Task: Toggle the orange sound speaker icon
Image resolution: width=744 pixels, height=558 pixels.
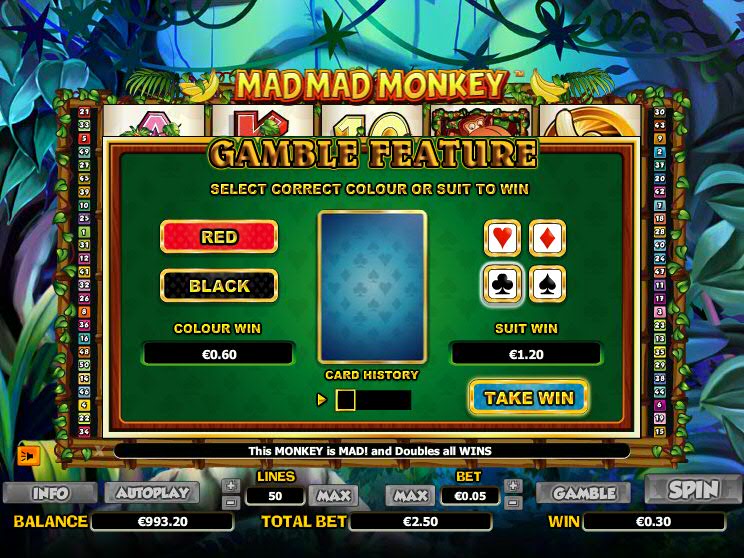Action: tap(27, 455)
